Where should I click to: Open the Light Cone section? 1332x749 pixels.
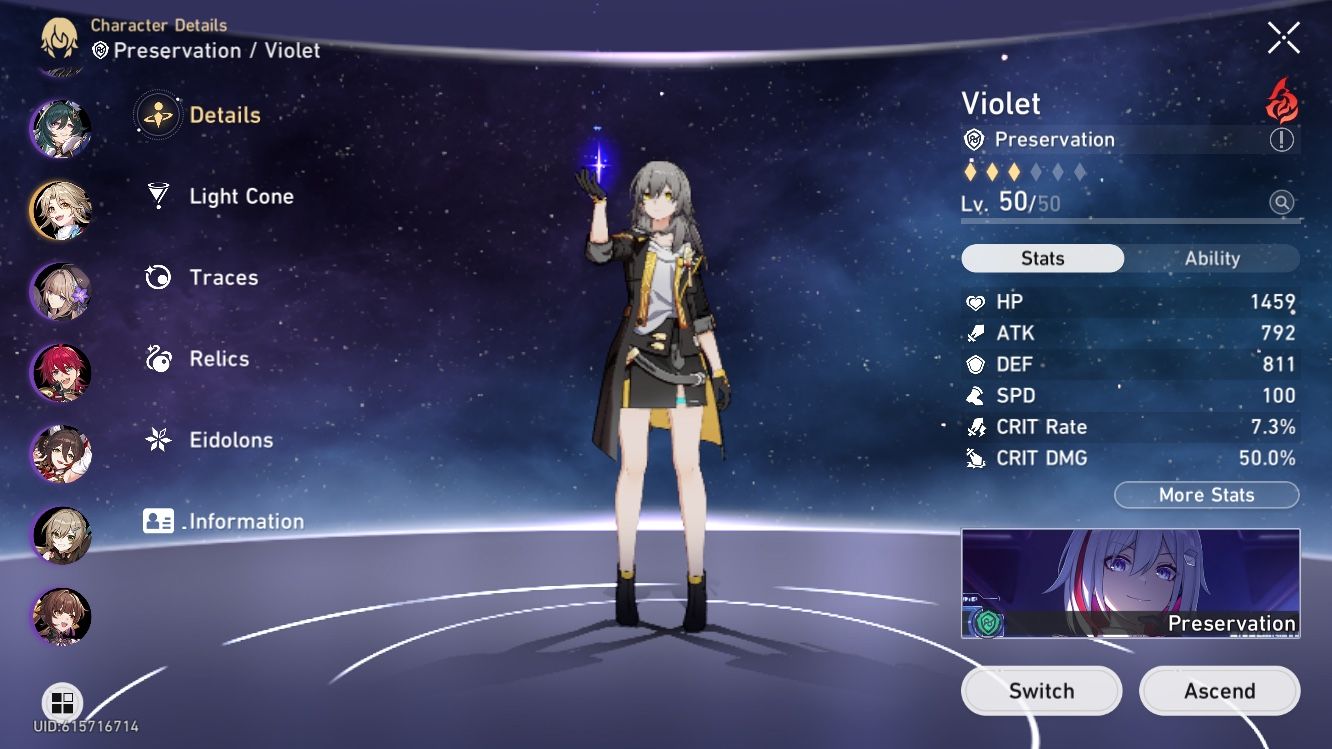[x=241, y=196]
